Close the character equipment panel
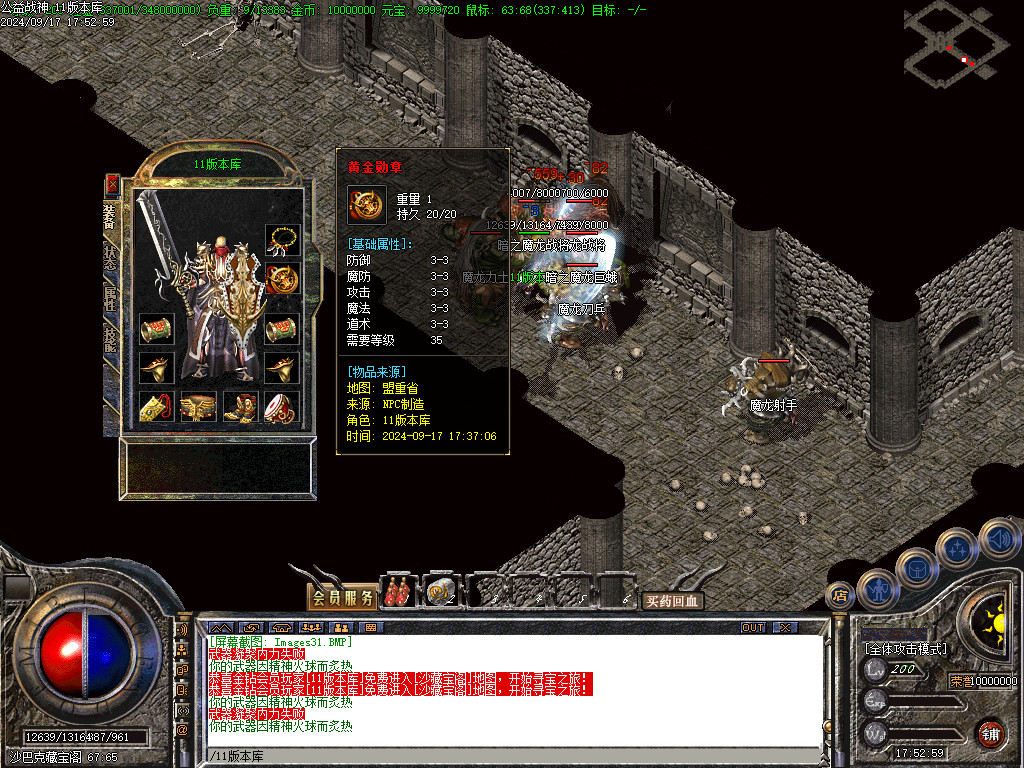The image size is (1024, 768). click(112, 184)
